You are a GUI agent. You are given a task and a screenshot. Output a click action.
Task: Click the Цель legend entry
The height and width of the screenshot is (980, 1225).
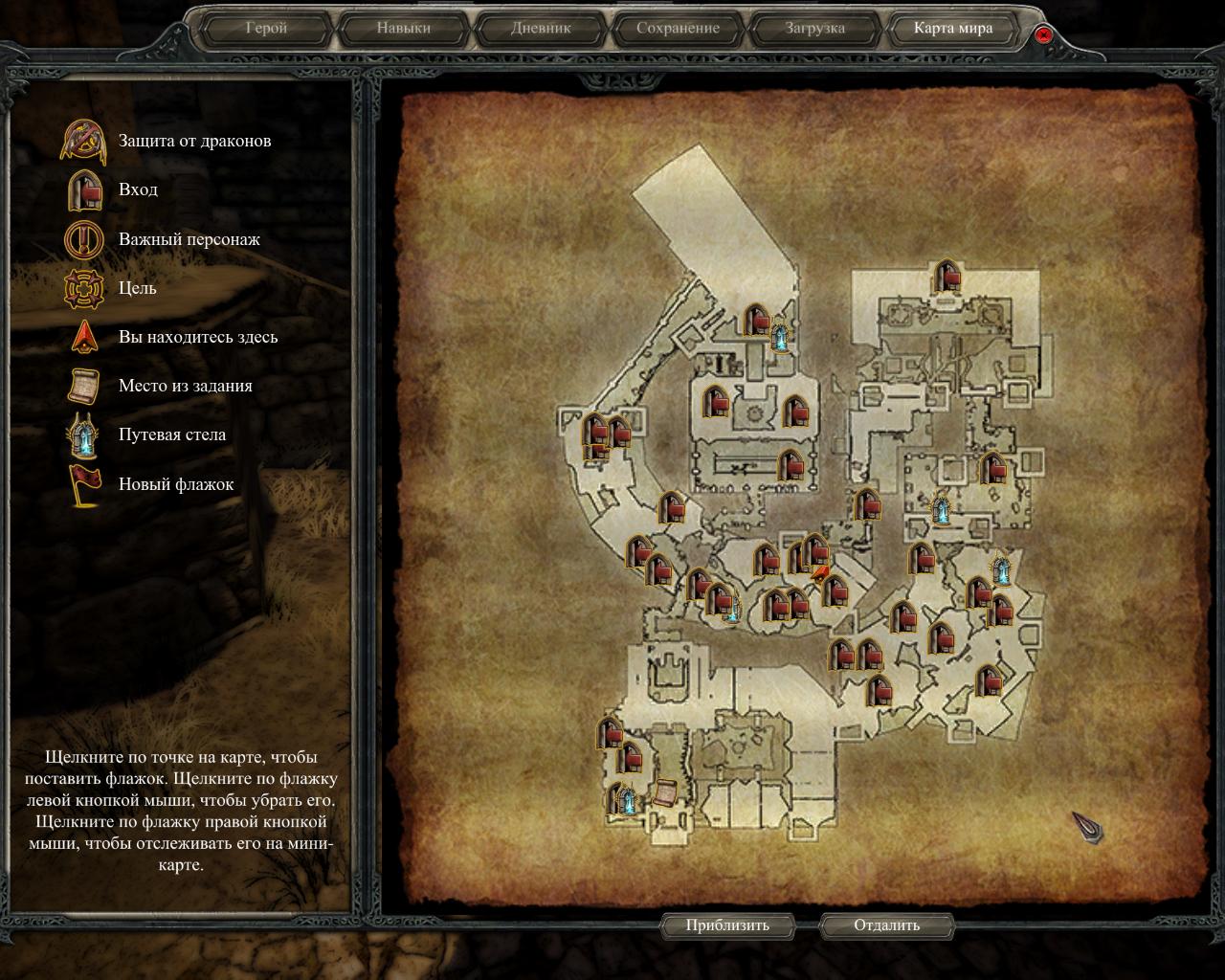tap(137, 288)
